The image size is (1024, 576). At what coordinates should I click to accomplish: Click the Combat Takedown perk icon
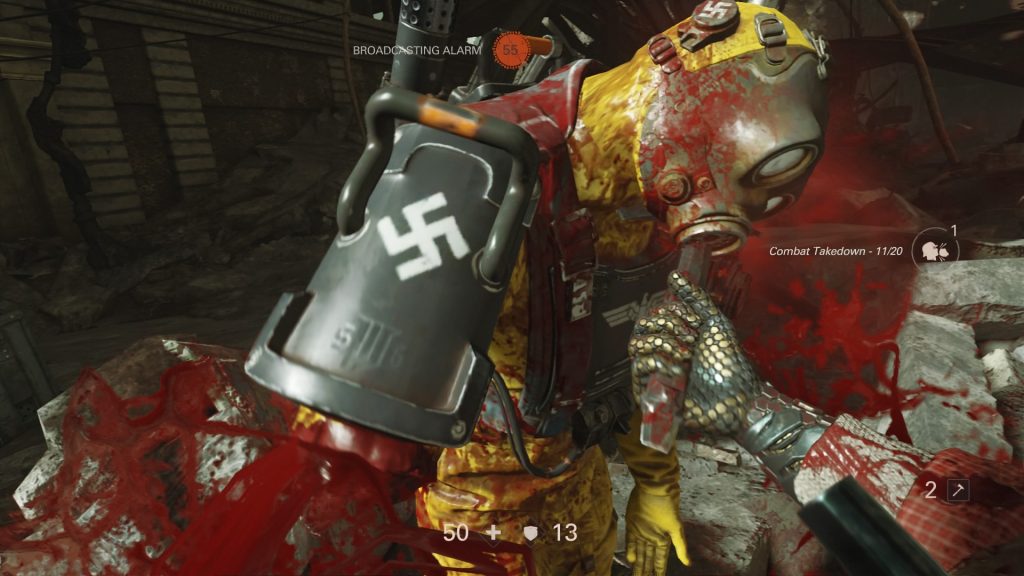(x=935, y=251)
